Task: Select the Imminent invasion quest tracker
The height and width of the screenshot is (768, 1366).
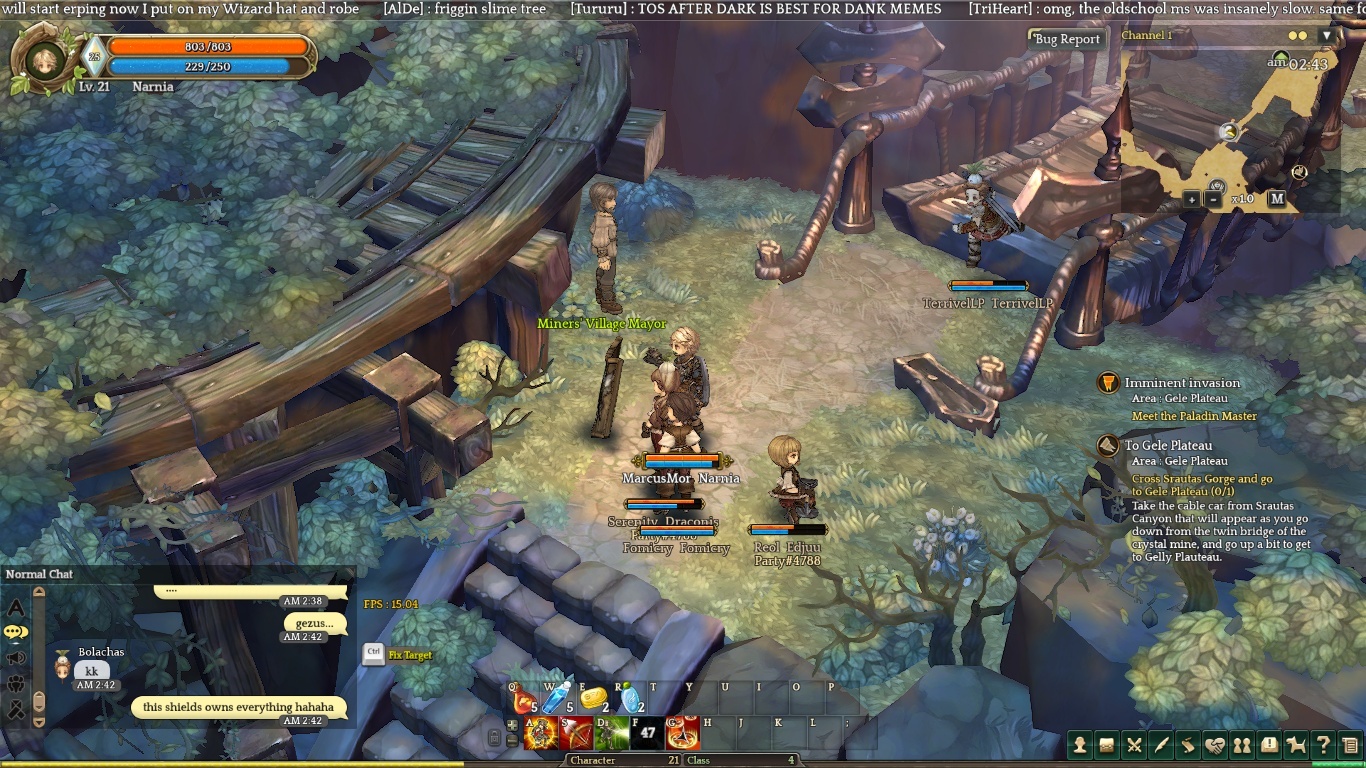Action: point(1181,383)
